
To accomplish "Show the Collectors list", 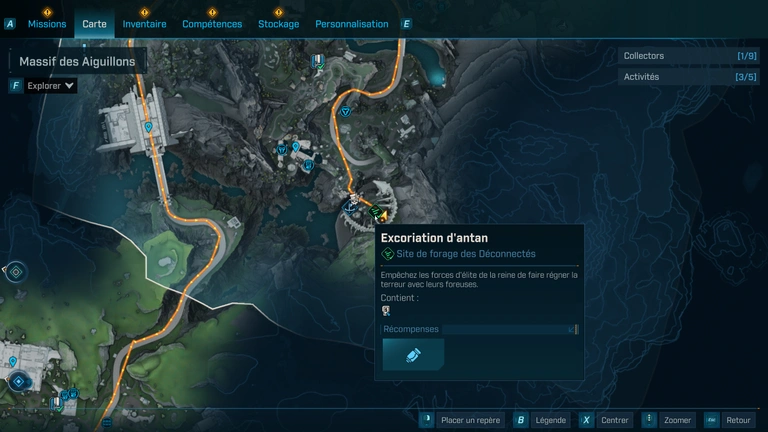I will coord(688,56).
